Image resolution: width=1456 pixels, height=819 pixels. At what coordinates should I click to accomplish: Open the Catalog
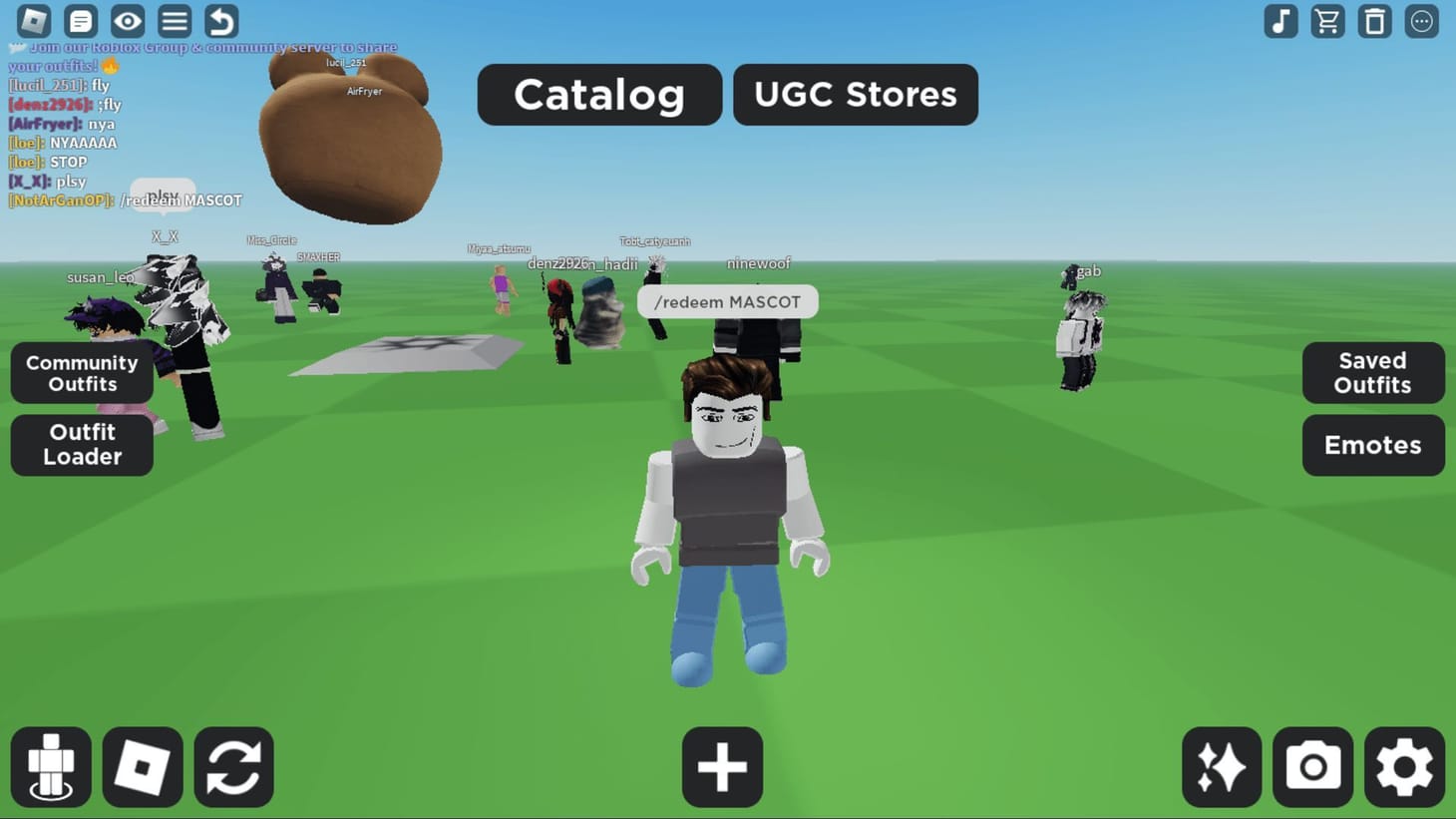pyautogui.click(x=598, y=95)
